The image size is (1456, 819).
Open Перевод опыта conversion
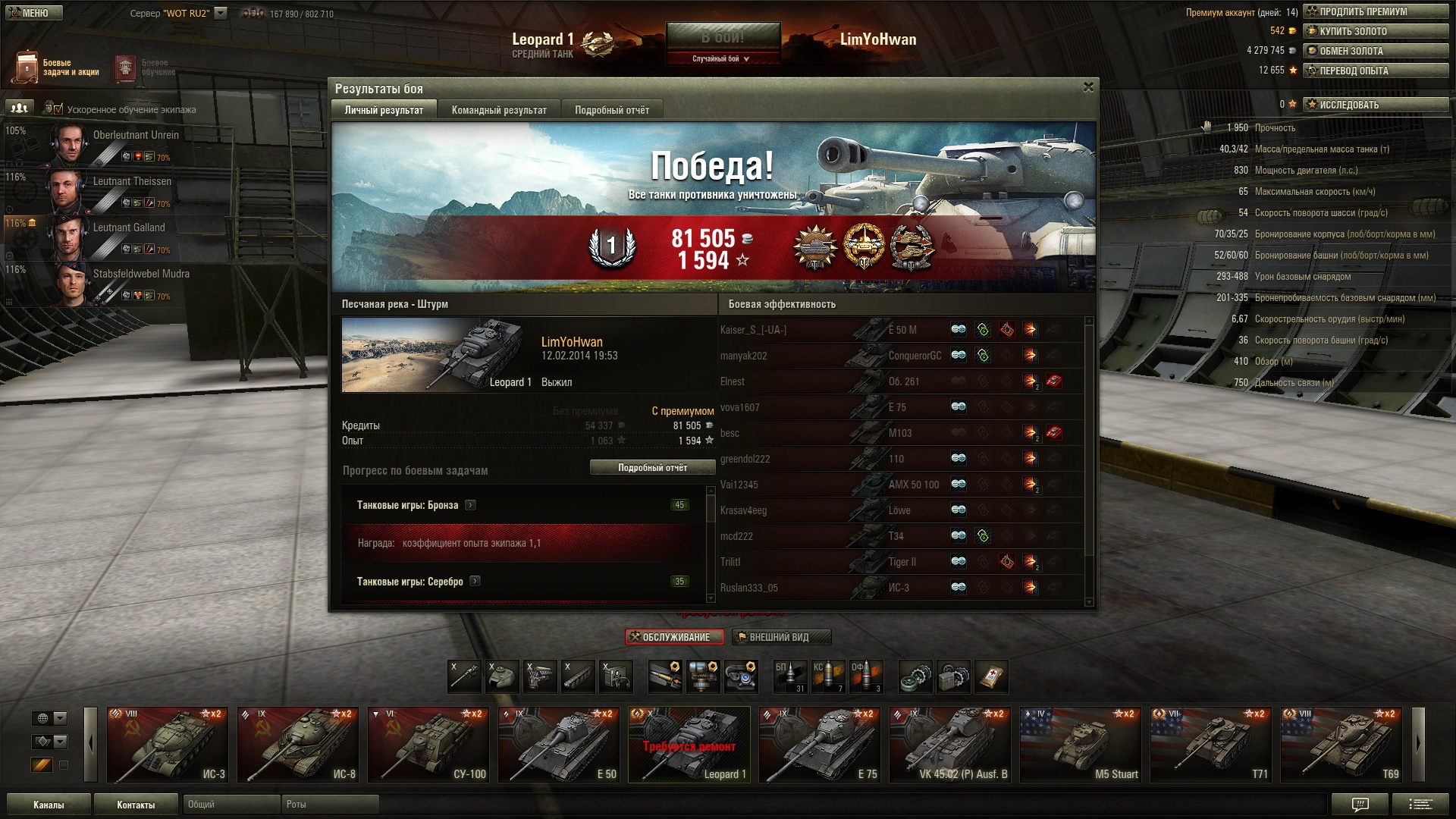pos(1375,71)
